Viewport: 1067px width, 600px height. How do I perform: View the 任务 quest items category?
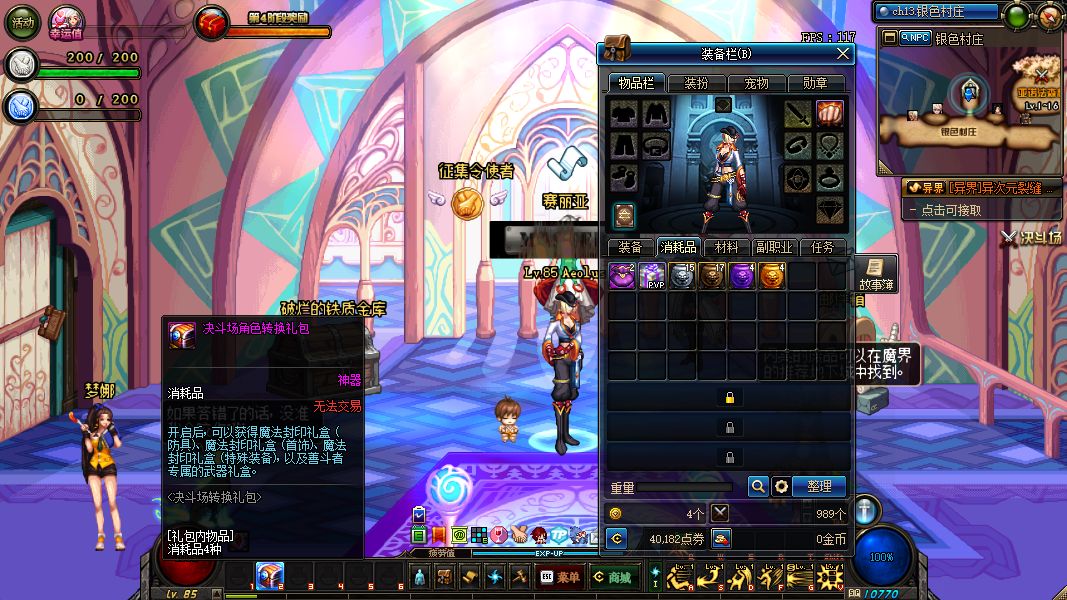click(823, 247)
